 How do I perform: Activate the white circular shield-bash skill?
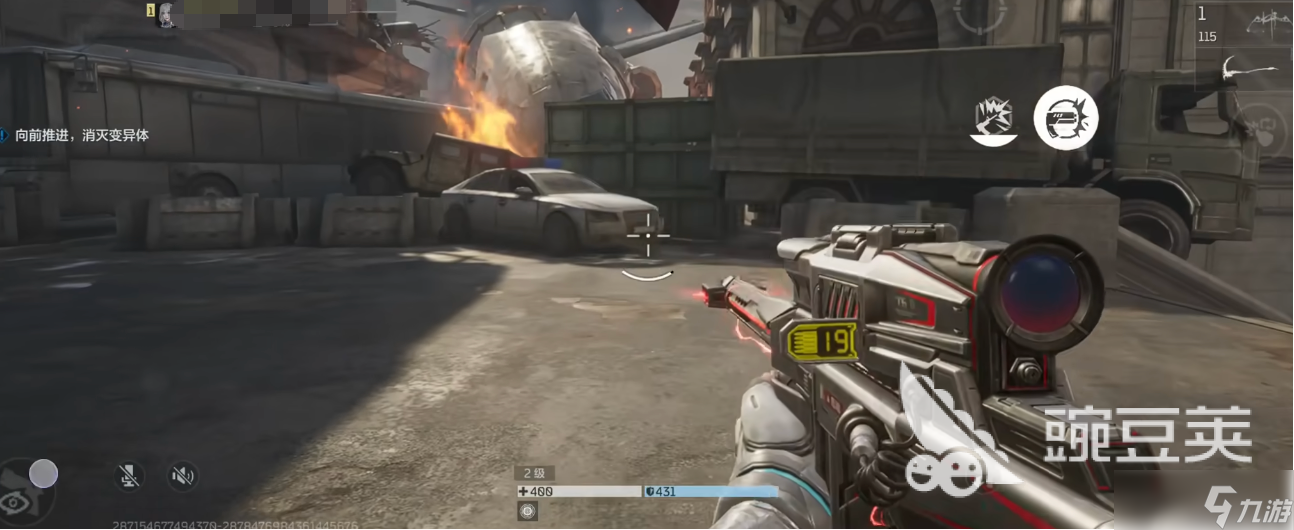[1065, 118]
